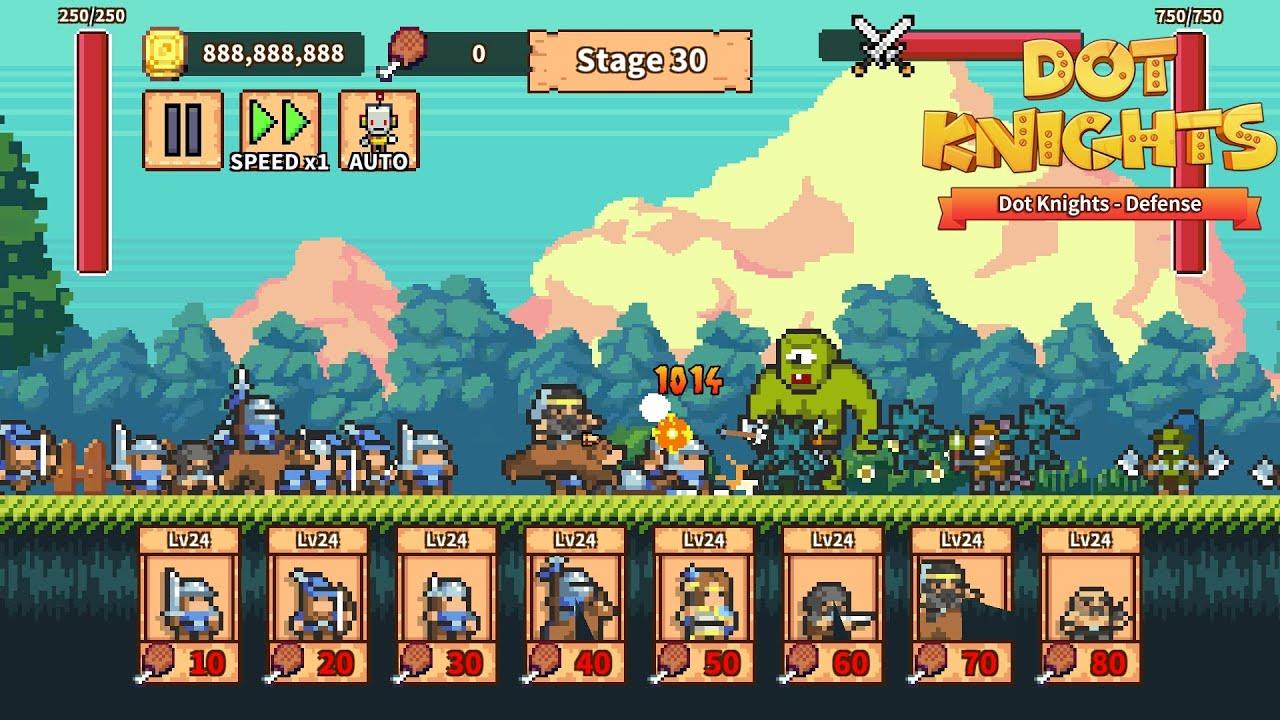Toggle the SPEED x1 fast-forward button

pyautogui.click(x=280, y=130)
